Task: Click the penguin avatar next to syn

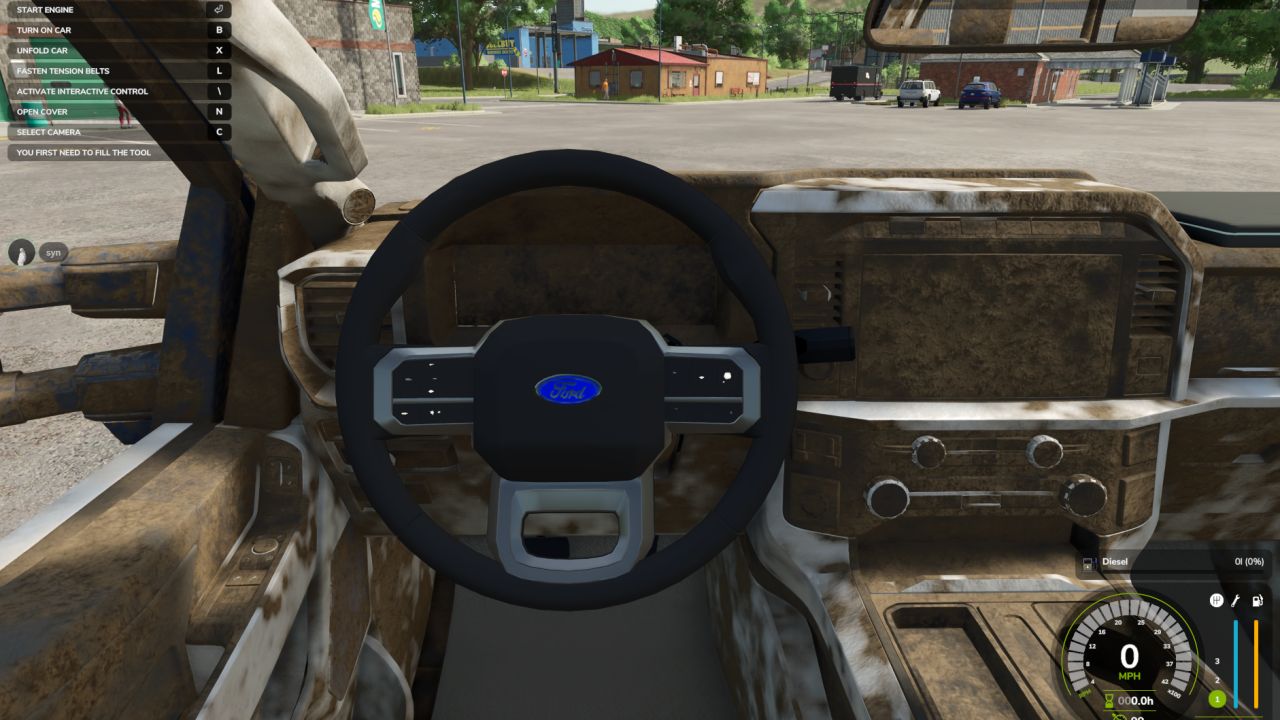Action: [x=20, y=252]
